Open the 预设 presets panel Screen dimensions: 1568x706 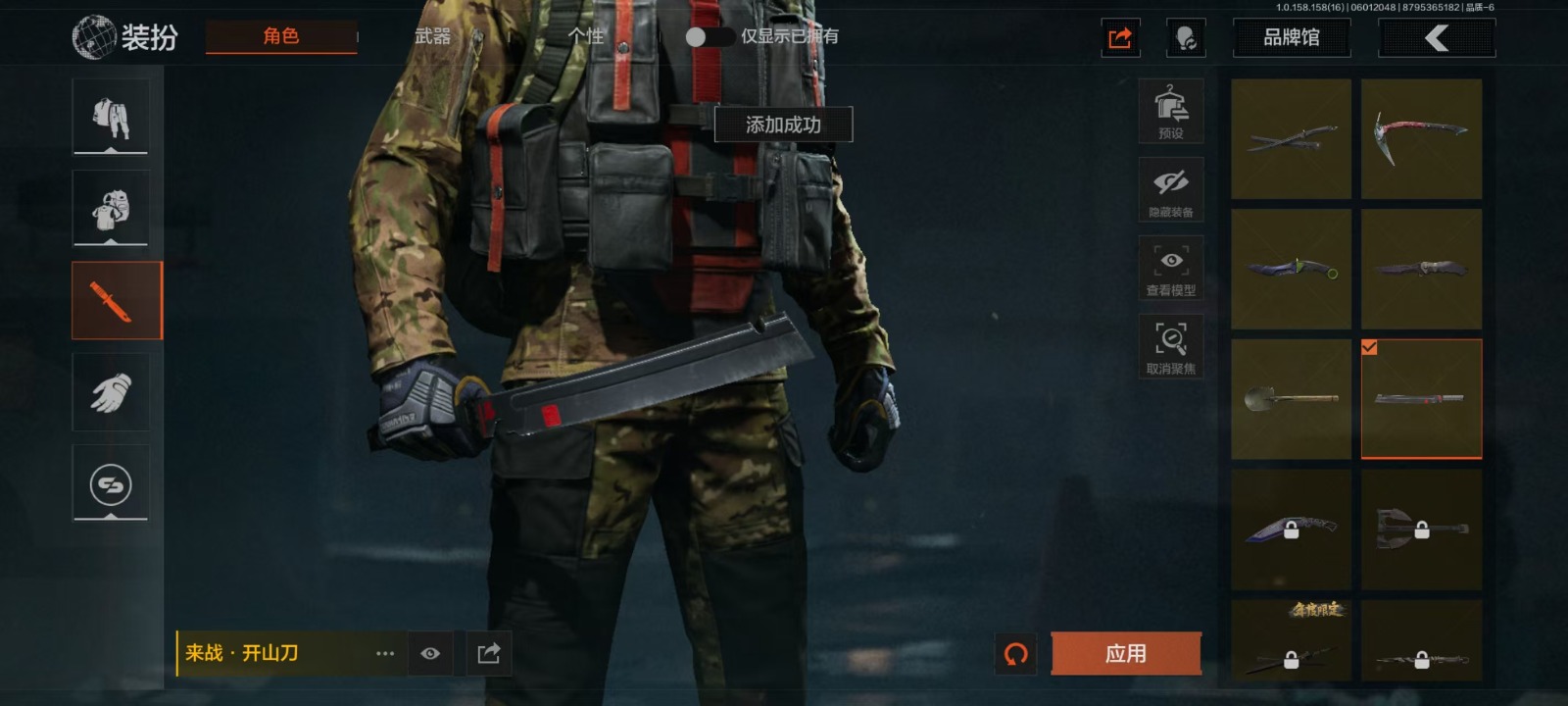(1170, 112)
